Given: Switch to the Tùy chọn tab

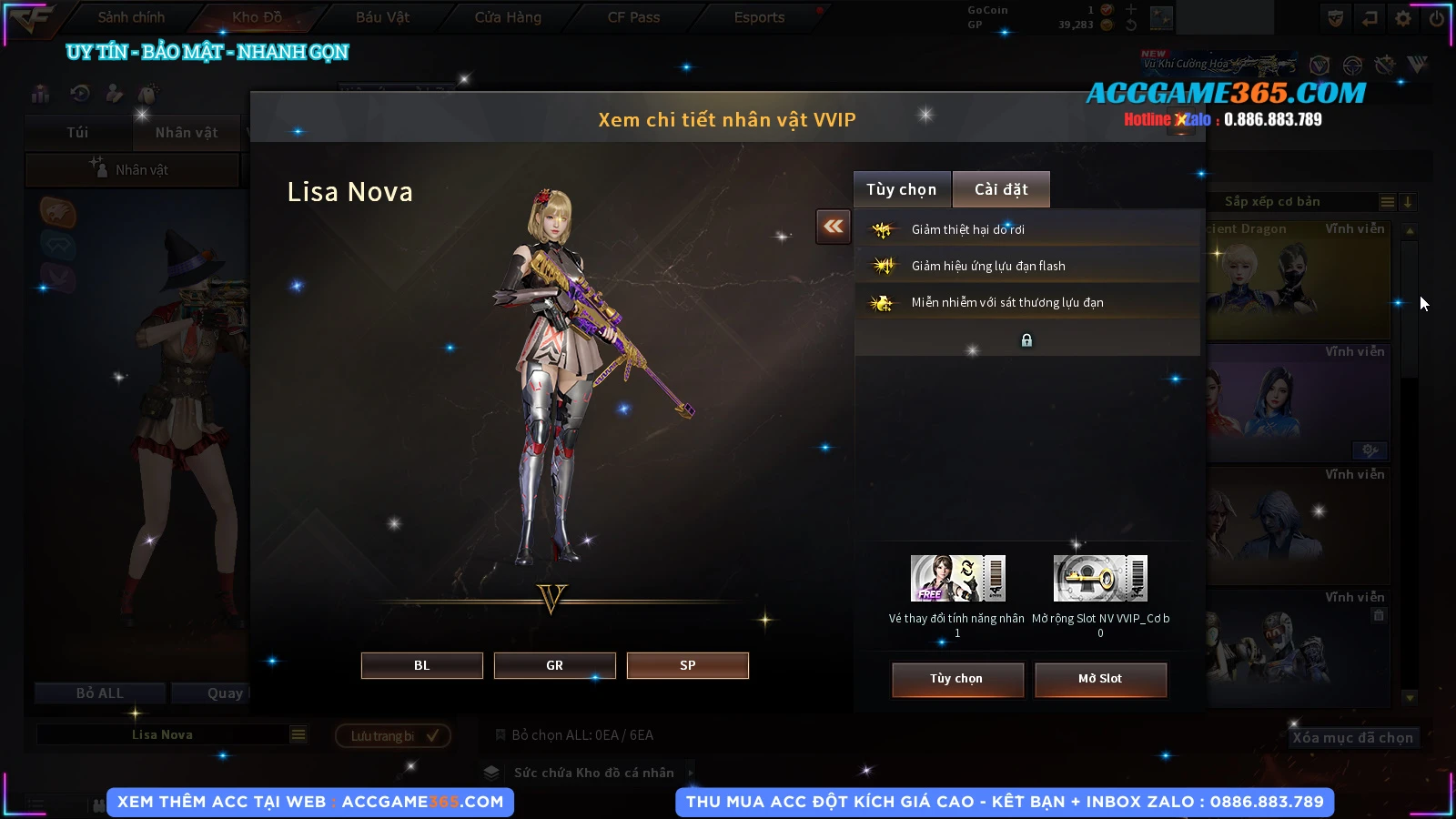Looking at the screenshot, I should (901, 189).
